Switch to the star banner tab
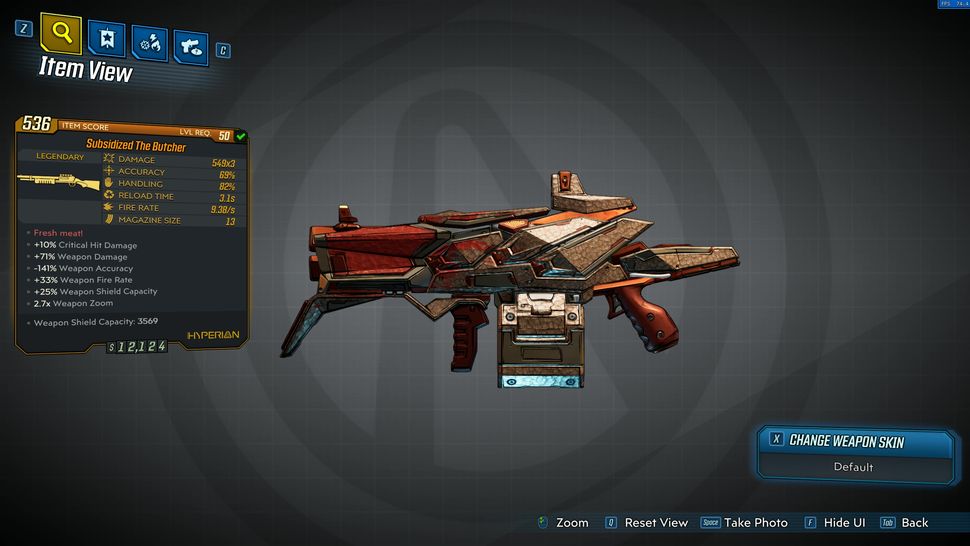Viewport: 970px width, 546px height. [x=106, y=41]
